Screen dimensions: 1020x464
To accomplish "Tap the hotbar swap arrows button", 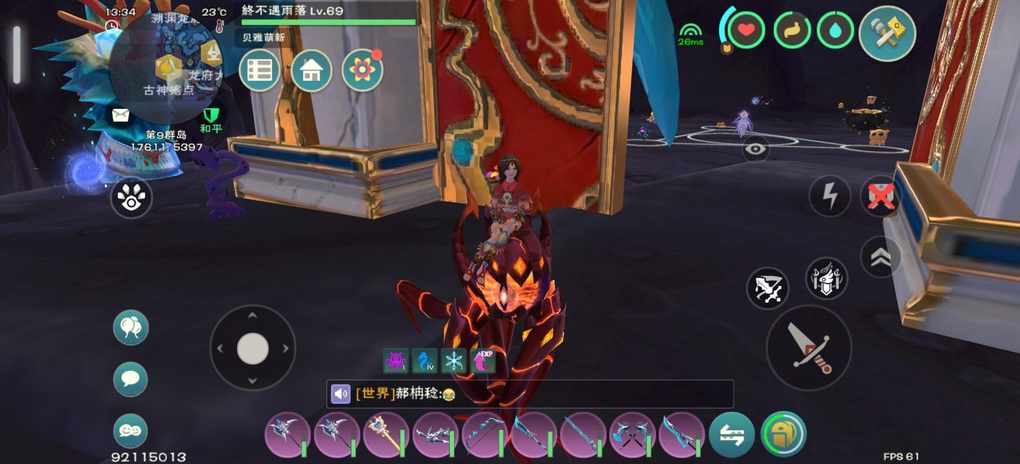I will pyautogui.click(x=732, y=435).
